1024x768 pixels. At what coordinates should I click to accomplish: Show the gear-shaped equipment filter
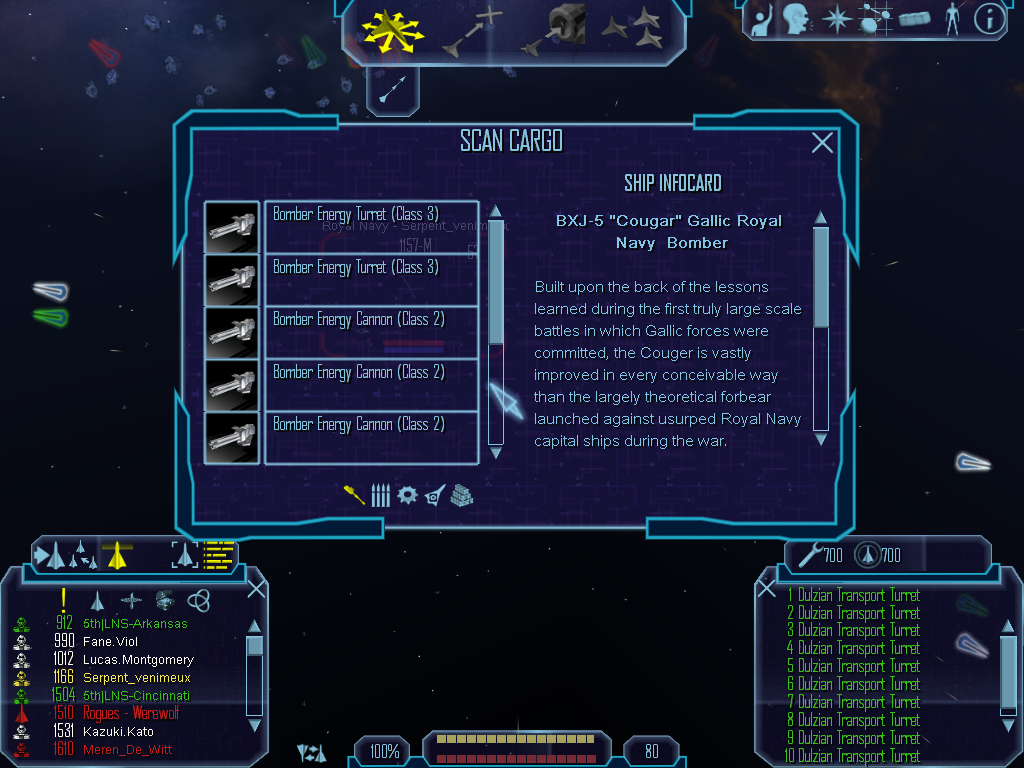click(406, 495)
